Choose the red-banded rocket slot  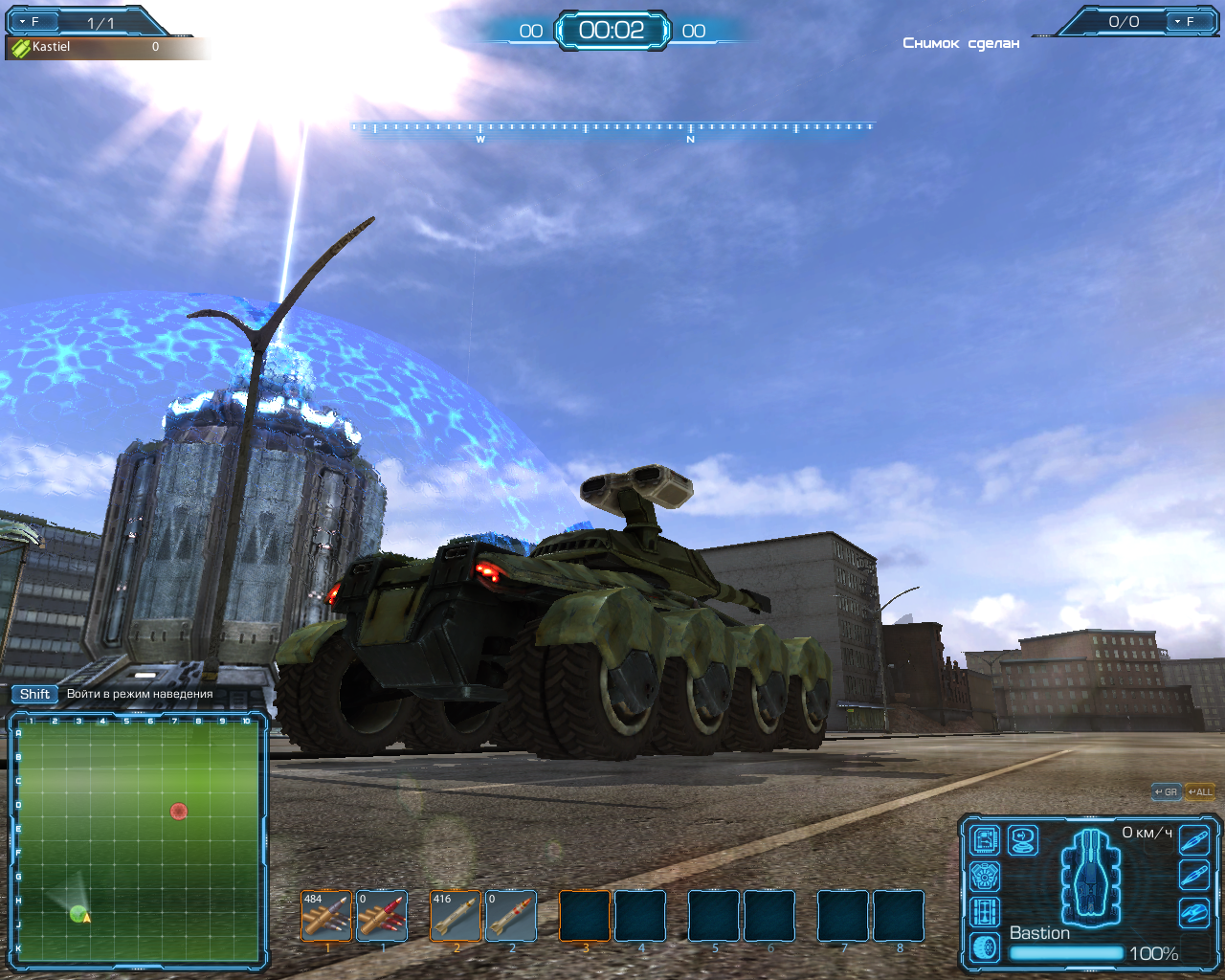511,916
